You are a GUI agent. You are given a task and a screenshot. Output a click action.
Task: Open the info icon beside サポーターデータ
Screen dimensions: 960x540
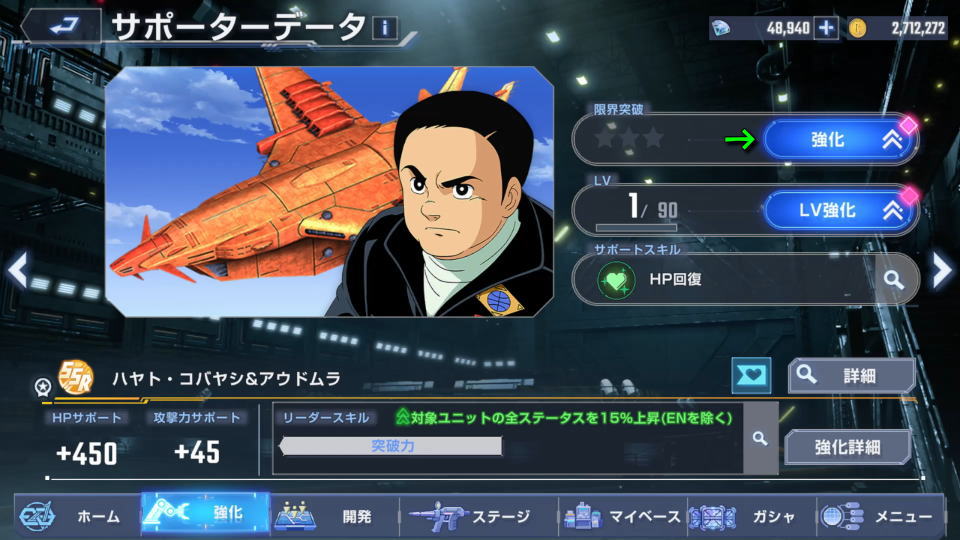point(385,28)
